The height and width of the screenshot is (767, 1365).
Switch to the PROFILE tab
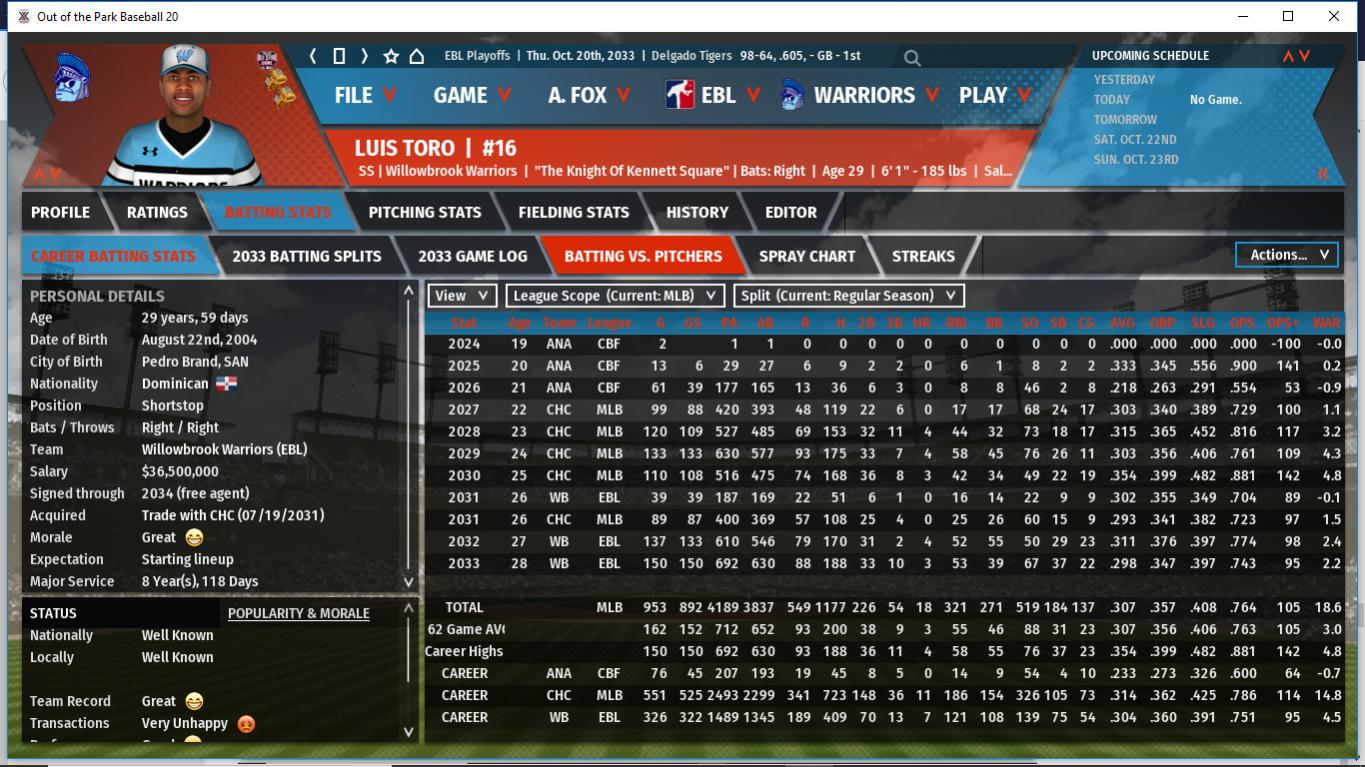(60, 212)
